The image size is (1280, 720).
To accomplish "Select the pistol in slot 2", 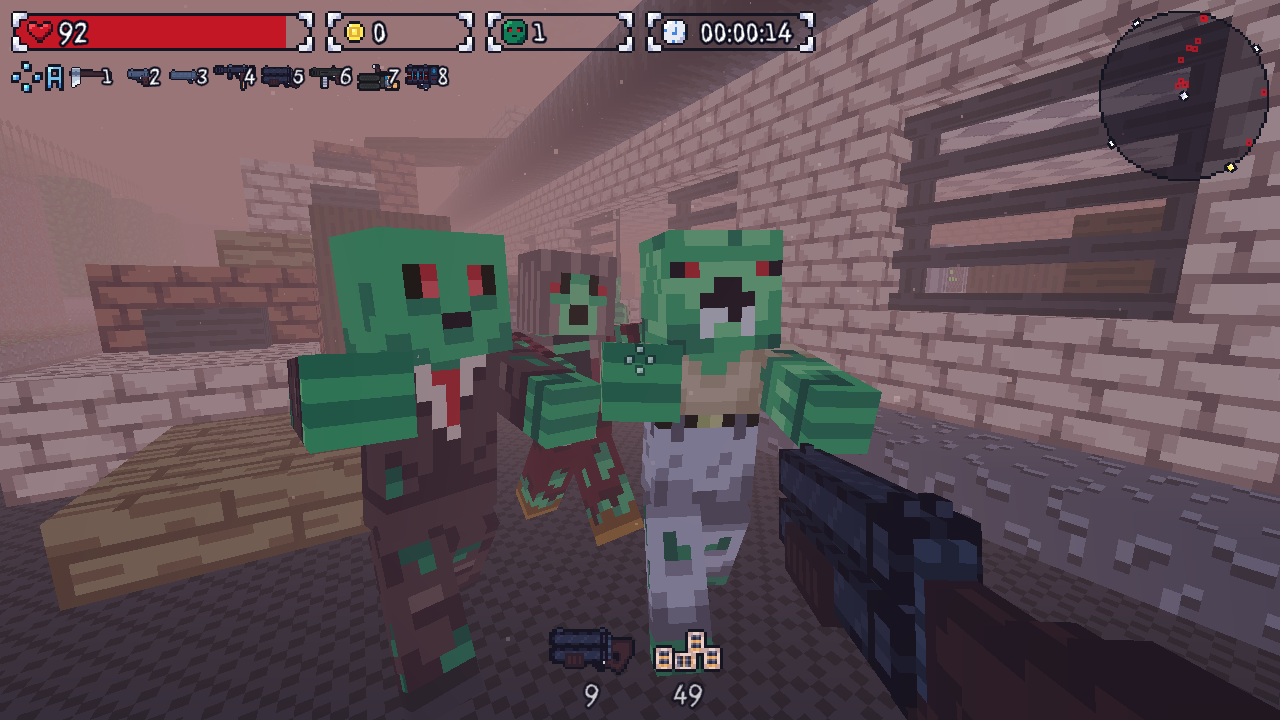I will tap(138, 75).
